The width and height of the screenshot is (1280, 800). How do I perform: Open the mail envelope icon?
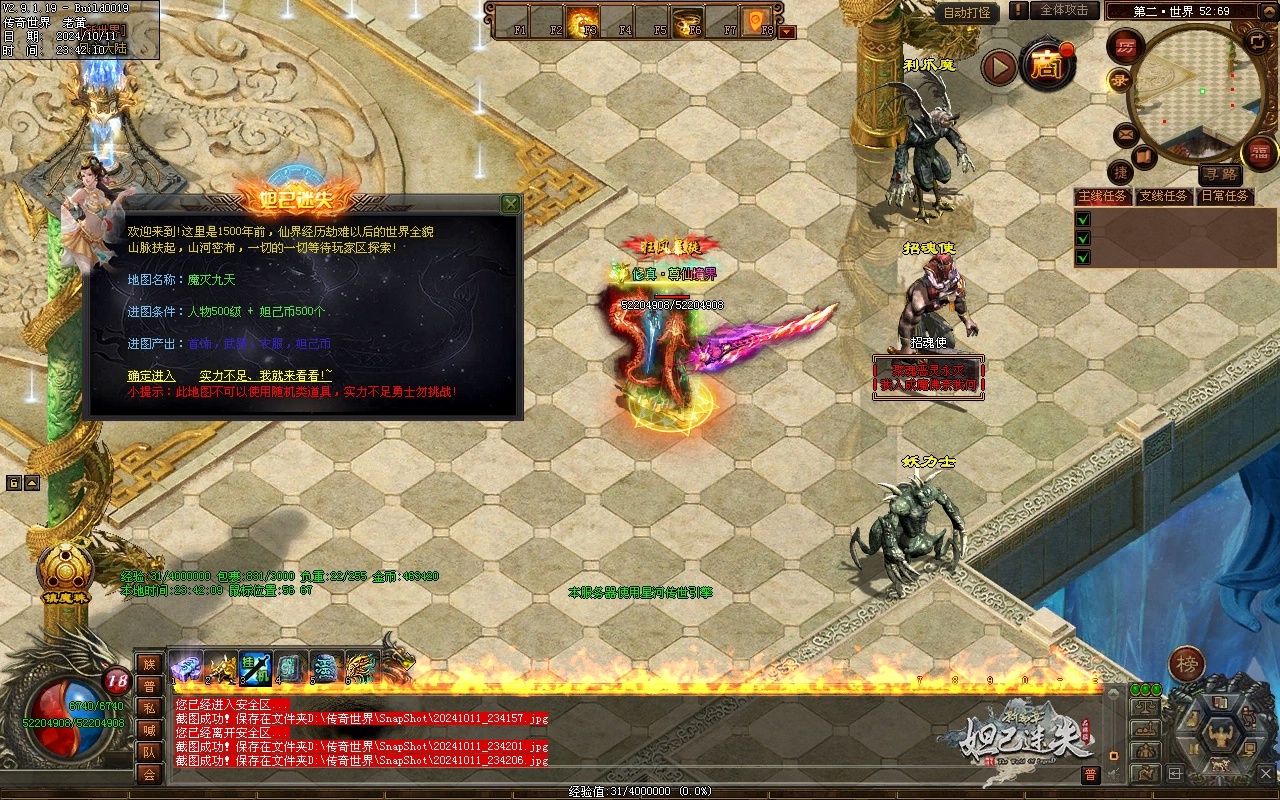tap(1125, 133)
